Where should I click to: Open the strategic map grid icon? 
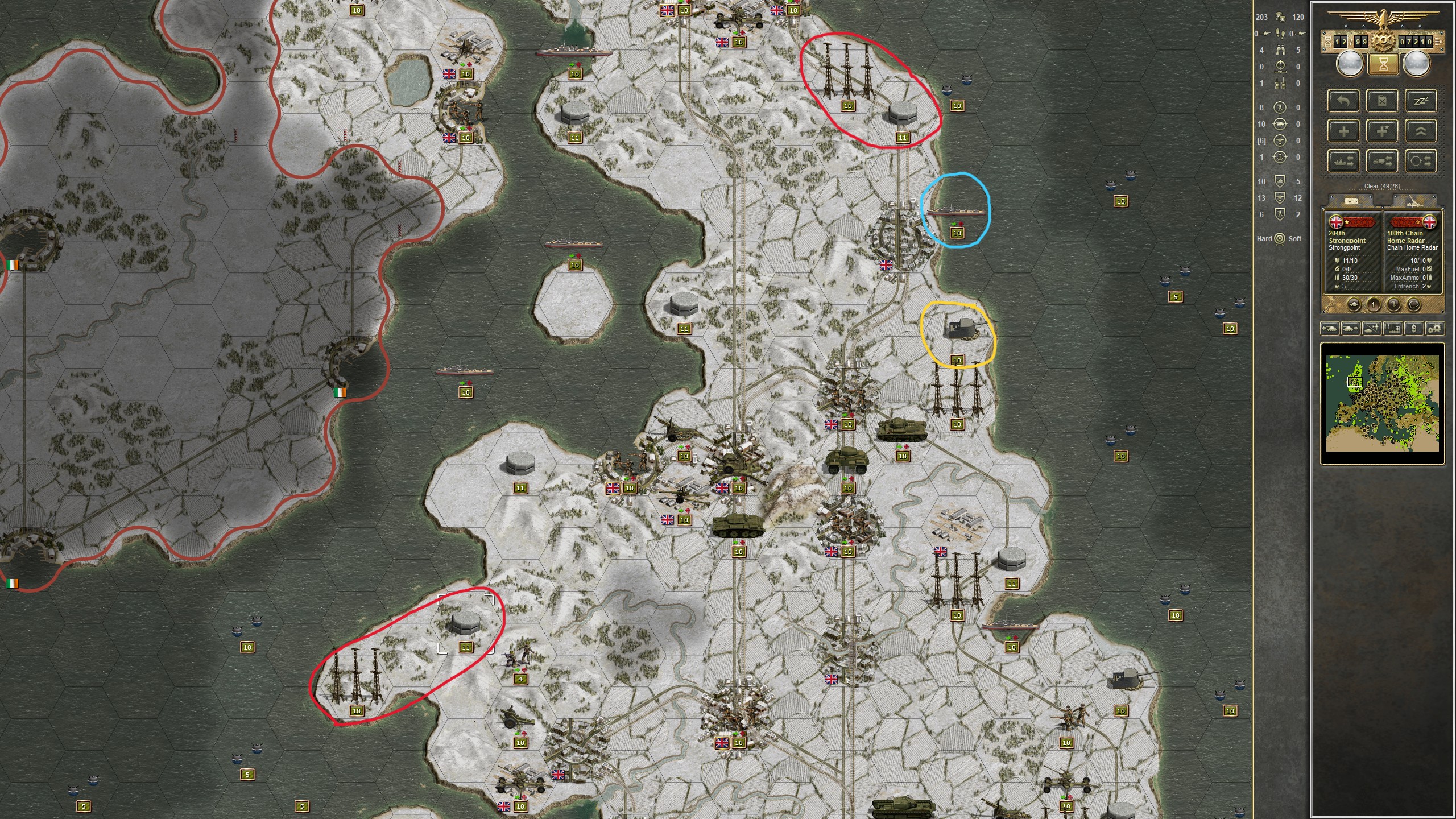pyautogui.click(x=1393, y=329)
